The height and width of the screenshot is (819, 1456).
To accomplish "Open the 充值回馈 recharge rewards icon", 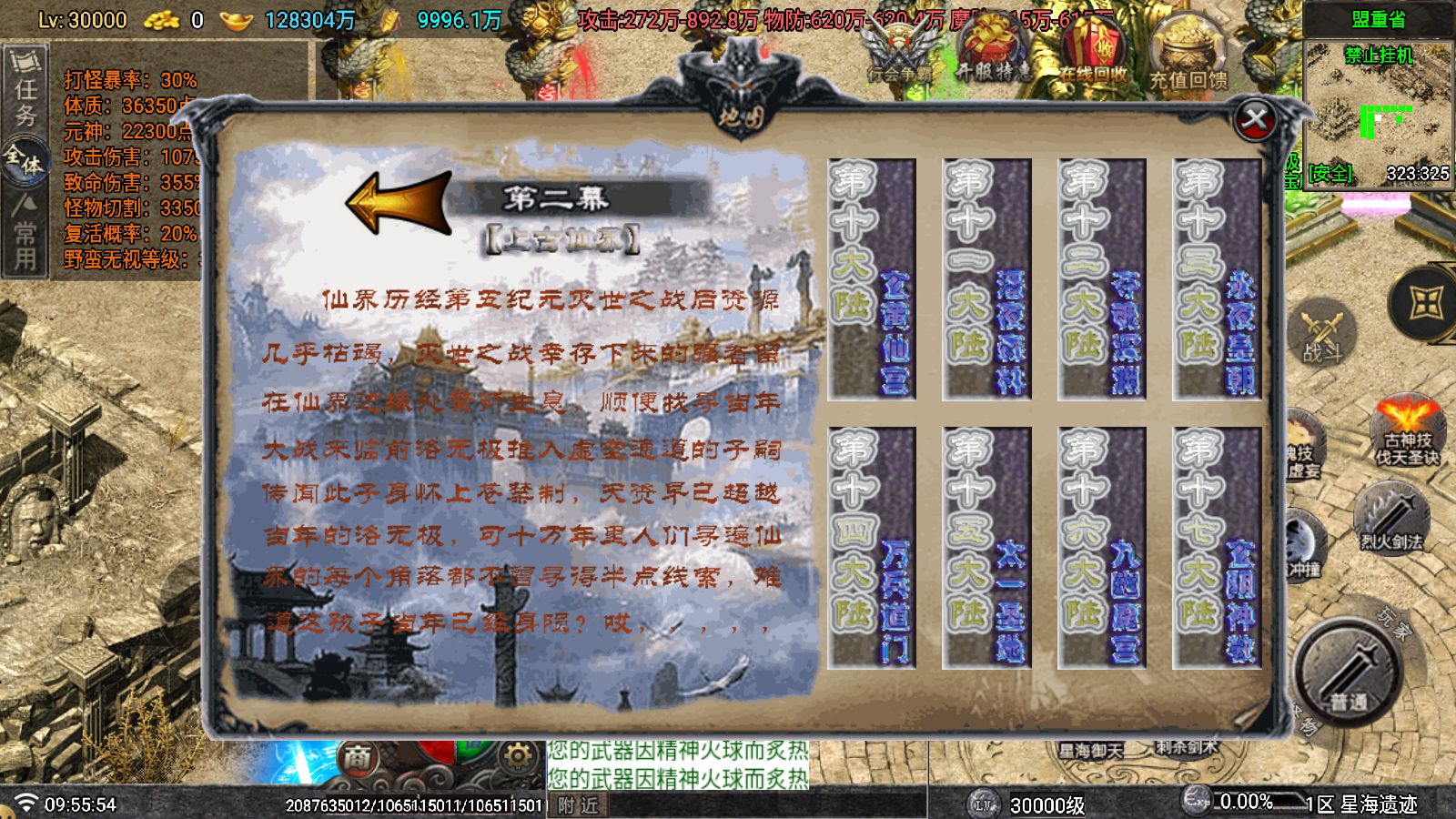I will pos(1188,55).
